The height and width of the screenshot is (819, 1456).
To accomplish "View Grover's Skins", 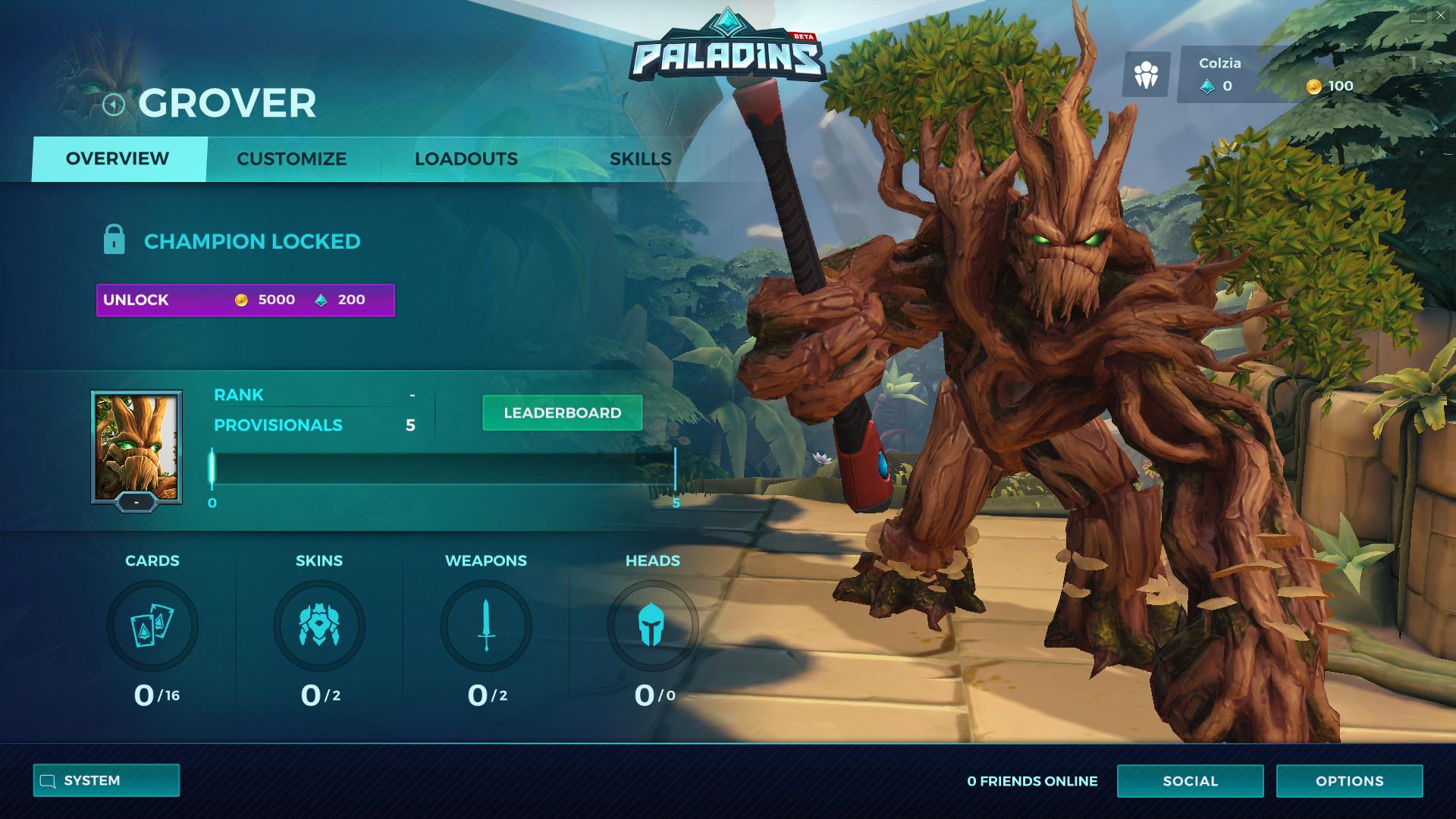I will [x=319, y=626].
